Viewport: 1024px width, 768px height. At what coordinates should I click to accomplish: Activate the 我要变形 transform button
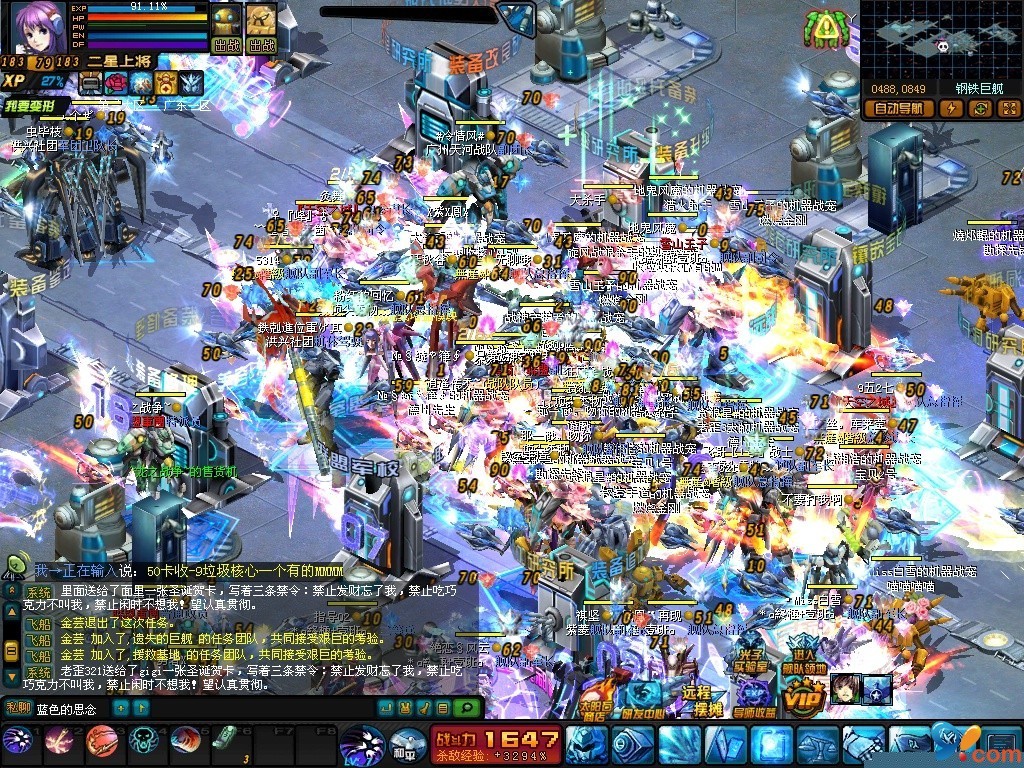tap(36, 106)
